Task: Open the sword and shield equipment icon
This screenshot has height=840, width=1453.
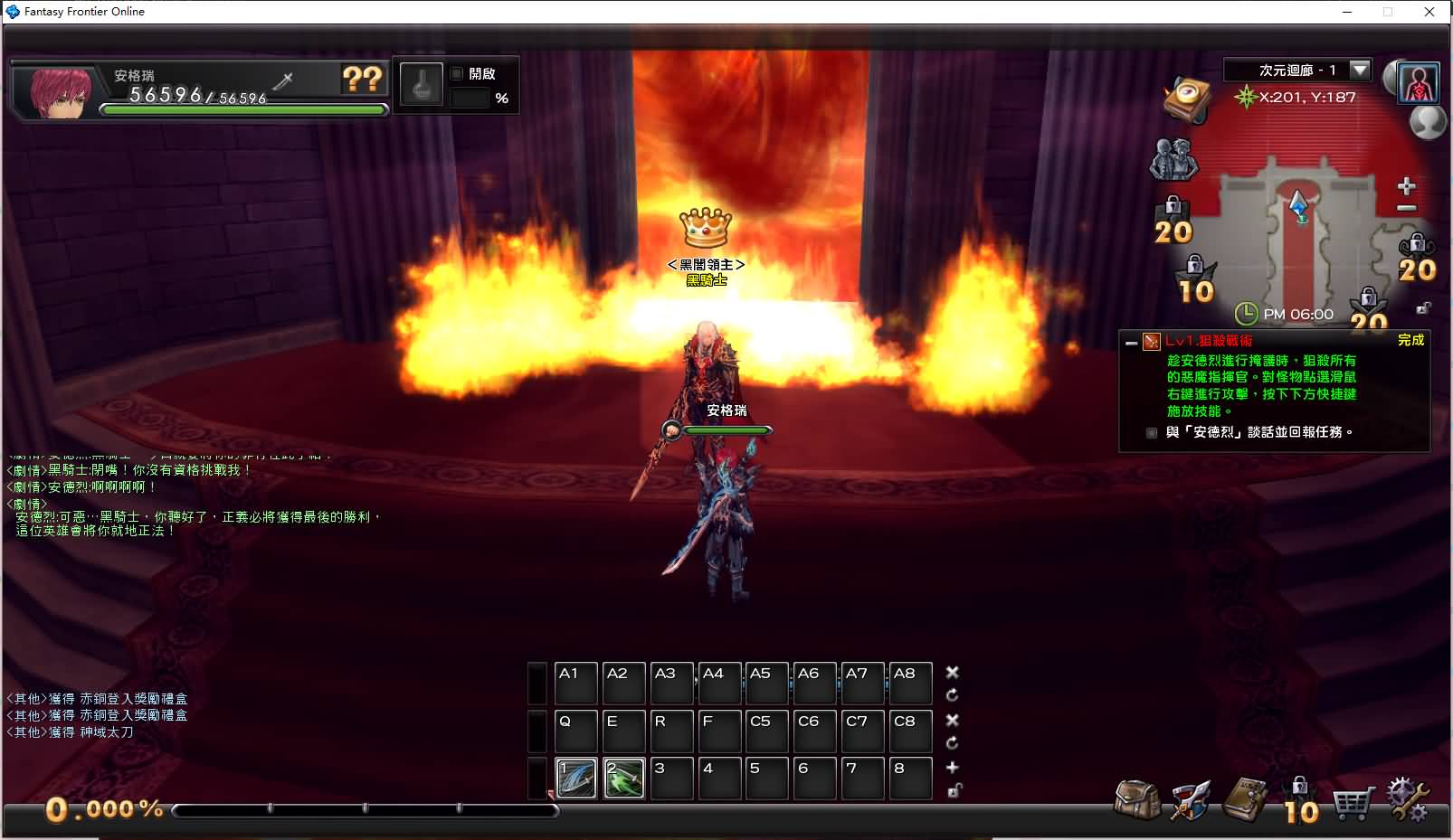Action: [1191, 800]
